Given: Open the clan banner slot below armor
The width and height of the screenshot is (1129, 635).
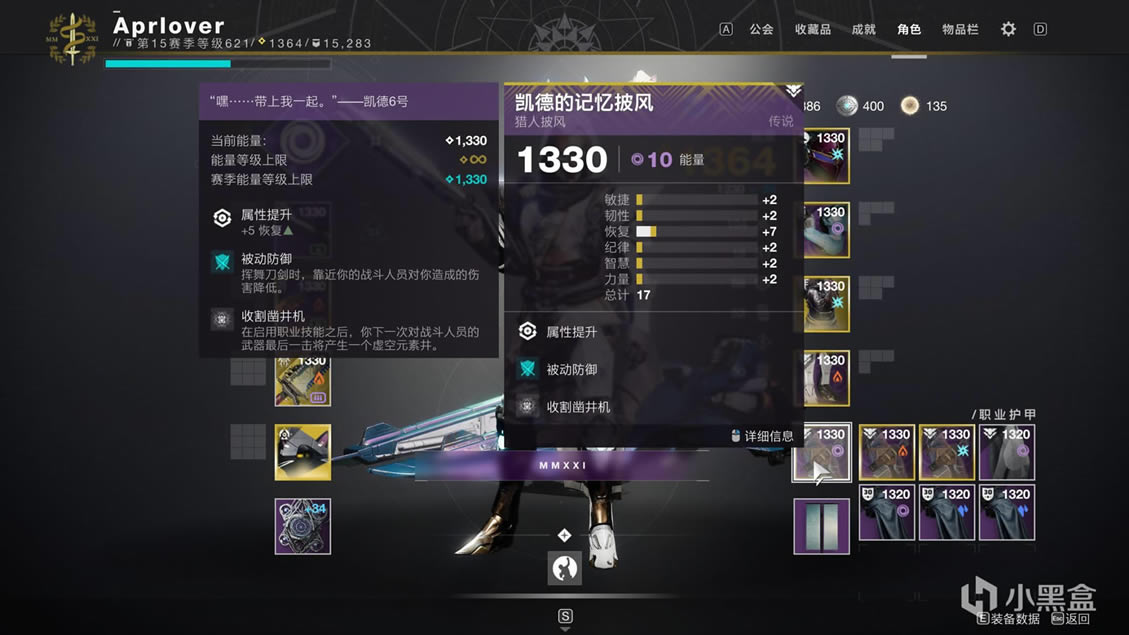Looking at the screenshot, I should [822, 526].
